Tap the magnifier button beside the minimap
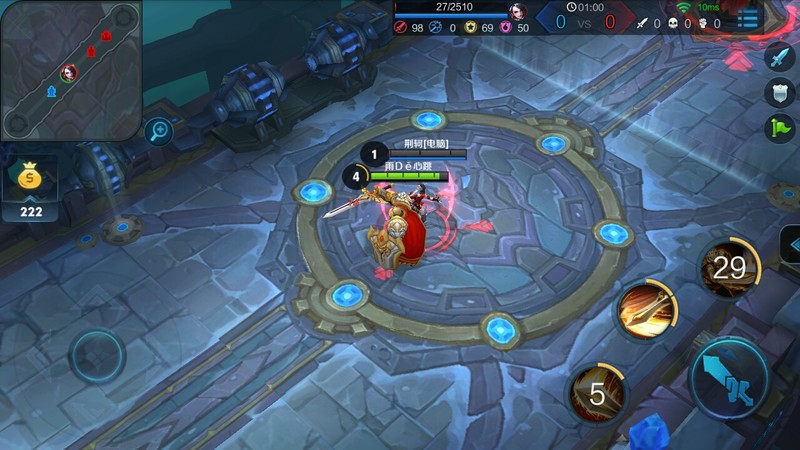800x450 pixels. [x=158, y=130]
